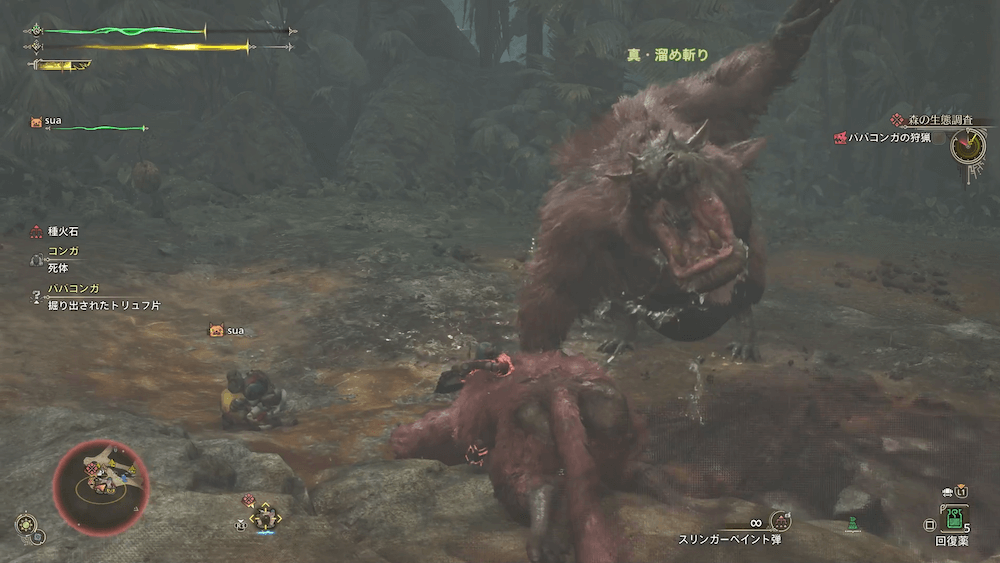
Task: Choose the 種火石 nearby item entry
Action: [55, 231]
